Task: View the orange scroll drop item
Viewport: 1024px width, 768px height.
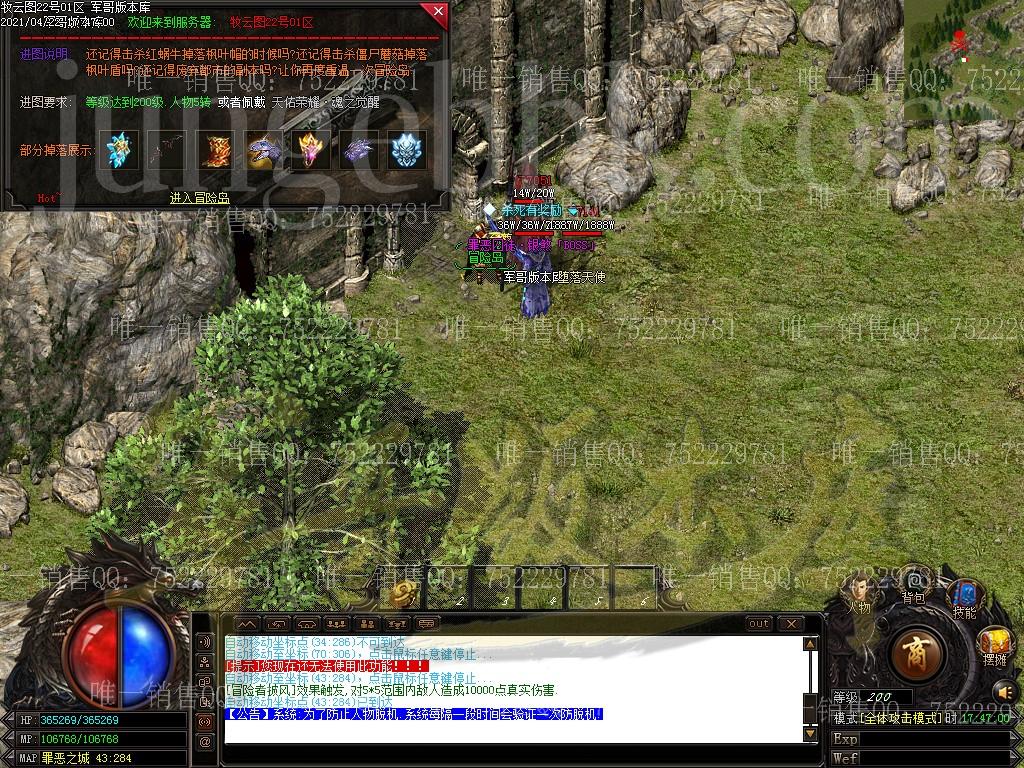Action: [216, 149]
